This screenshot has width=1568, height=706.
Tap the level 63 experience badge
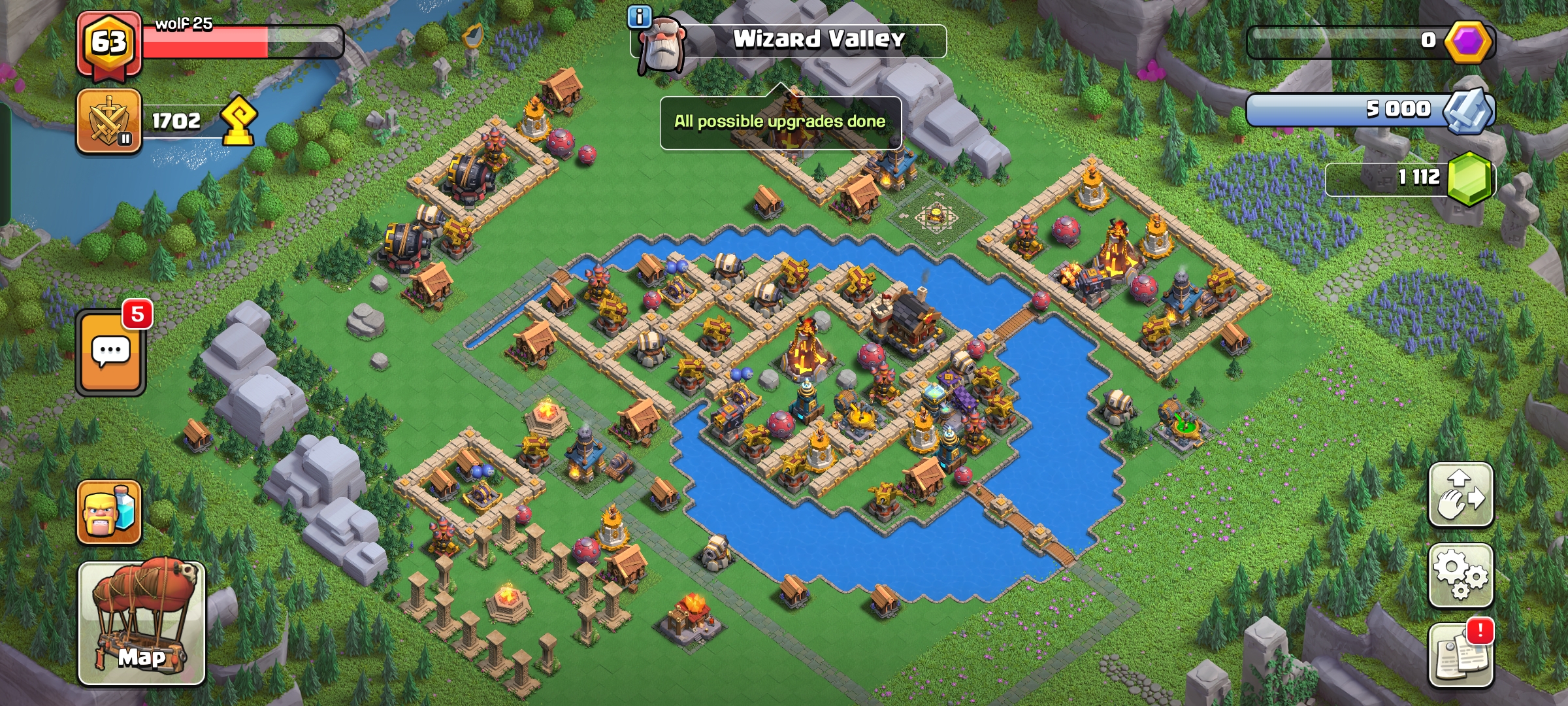point(108,43)
